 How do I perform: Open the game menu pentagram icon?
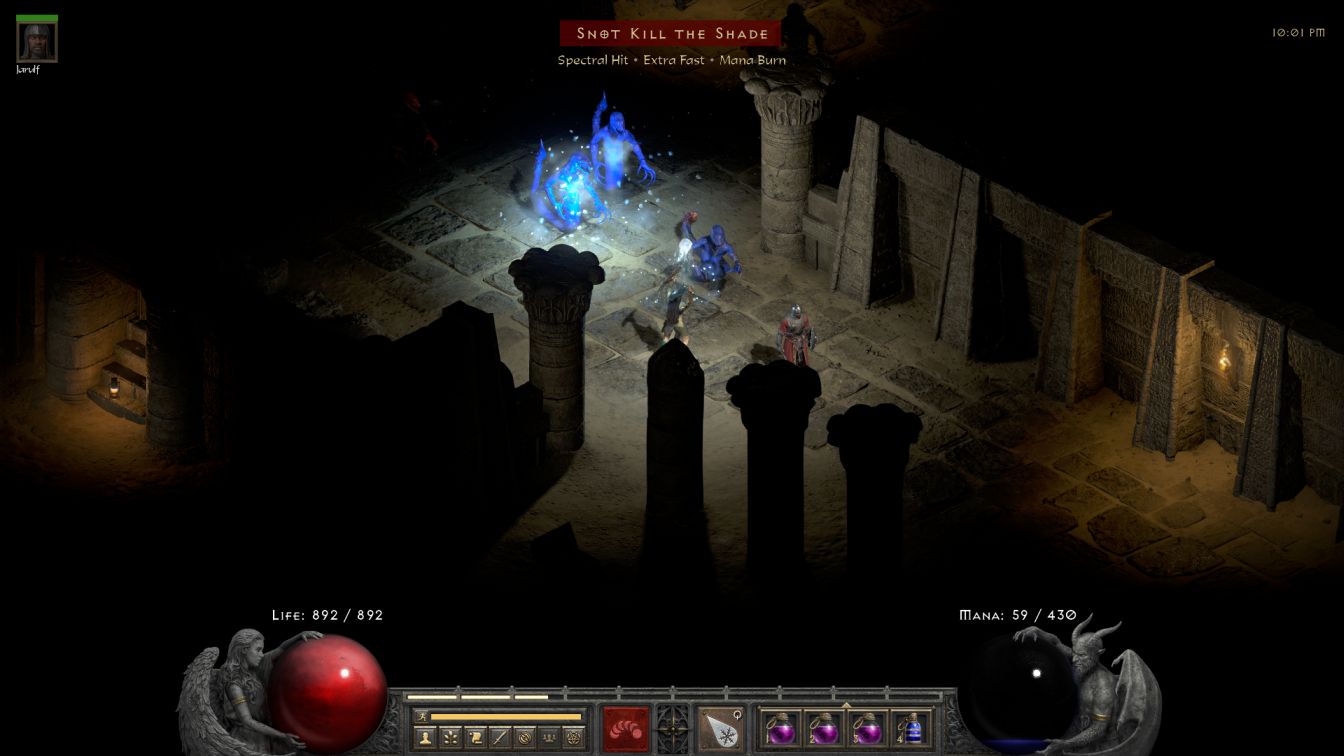573,738
